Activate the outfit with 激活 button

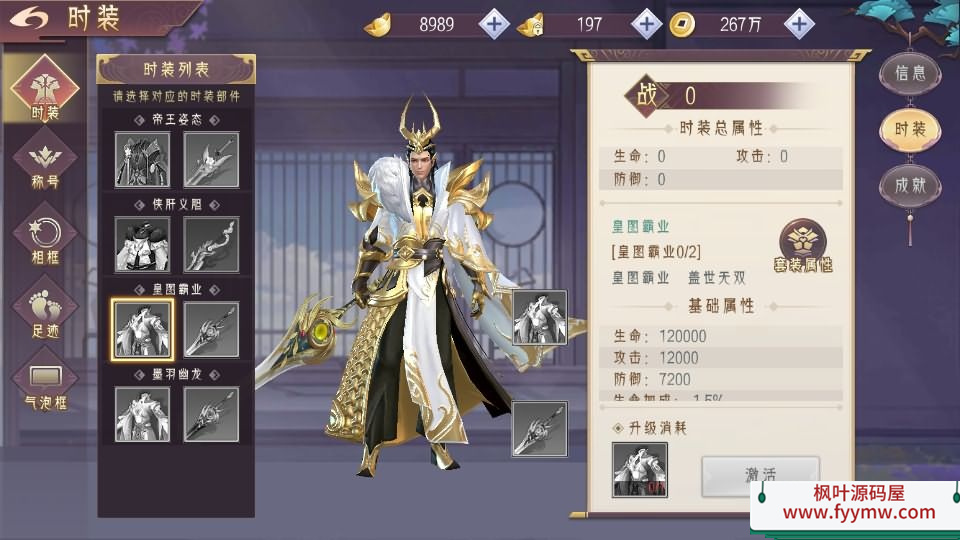point(760,474)
